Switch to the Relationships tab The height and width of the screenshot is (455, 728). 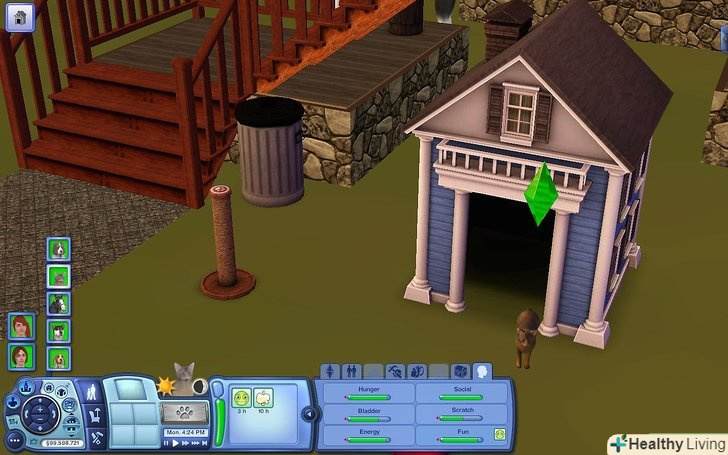[x=352, y=371]
